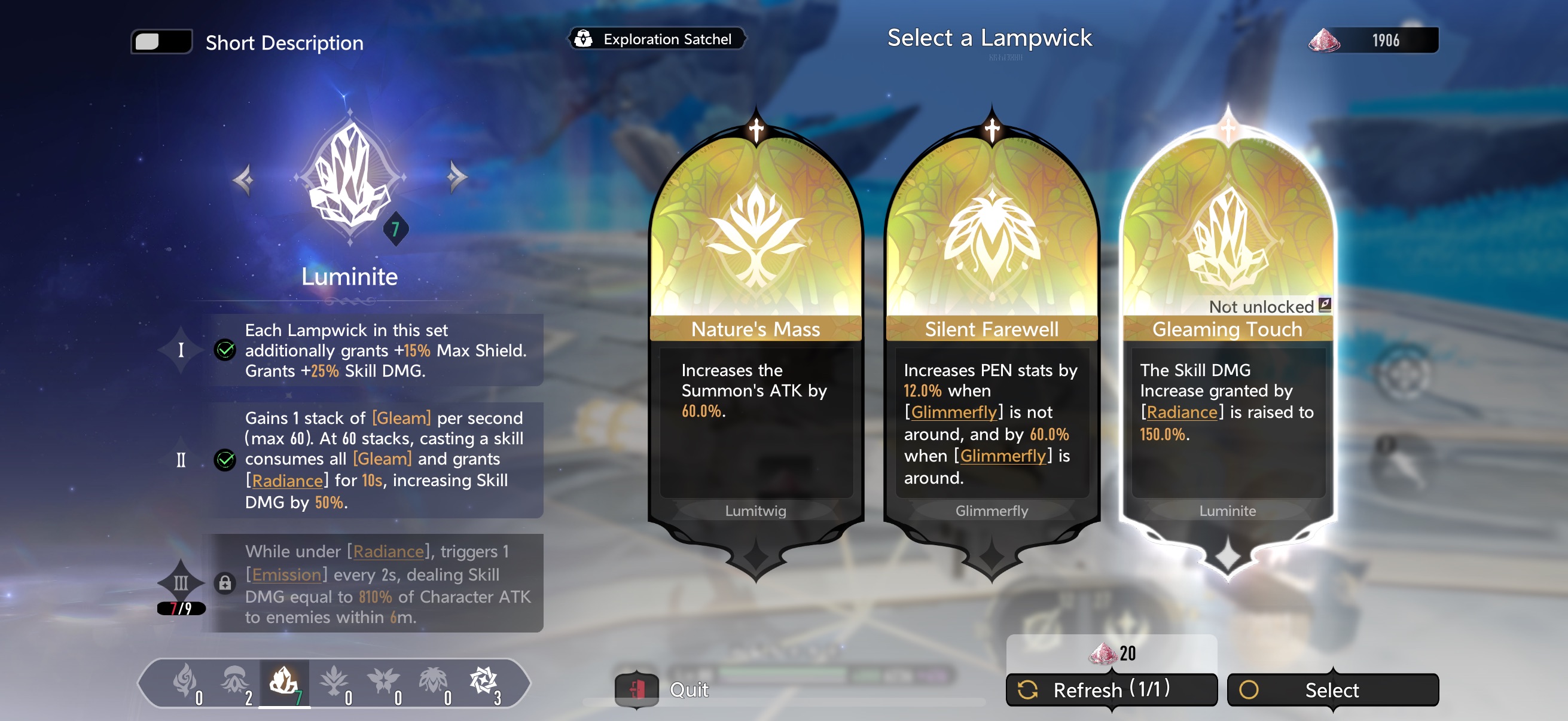Open the Exploration Satchel
The image size is (1568, 721).
pos(656,39)
